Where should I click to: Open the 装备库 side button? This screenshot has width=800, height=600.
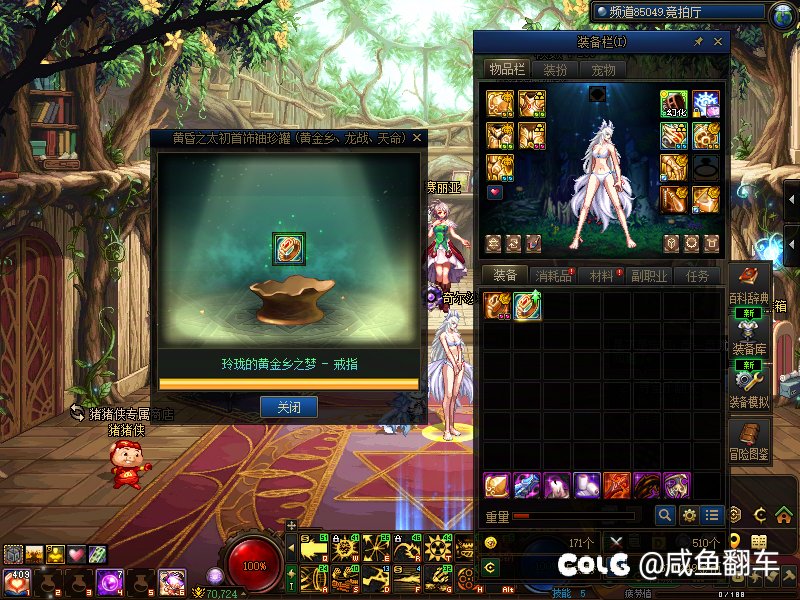(750, 336)
